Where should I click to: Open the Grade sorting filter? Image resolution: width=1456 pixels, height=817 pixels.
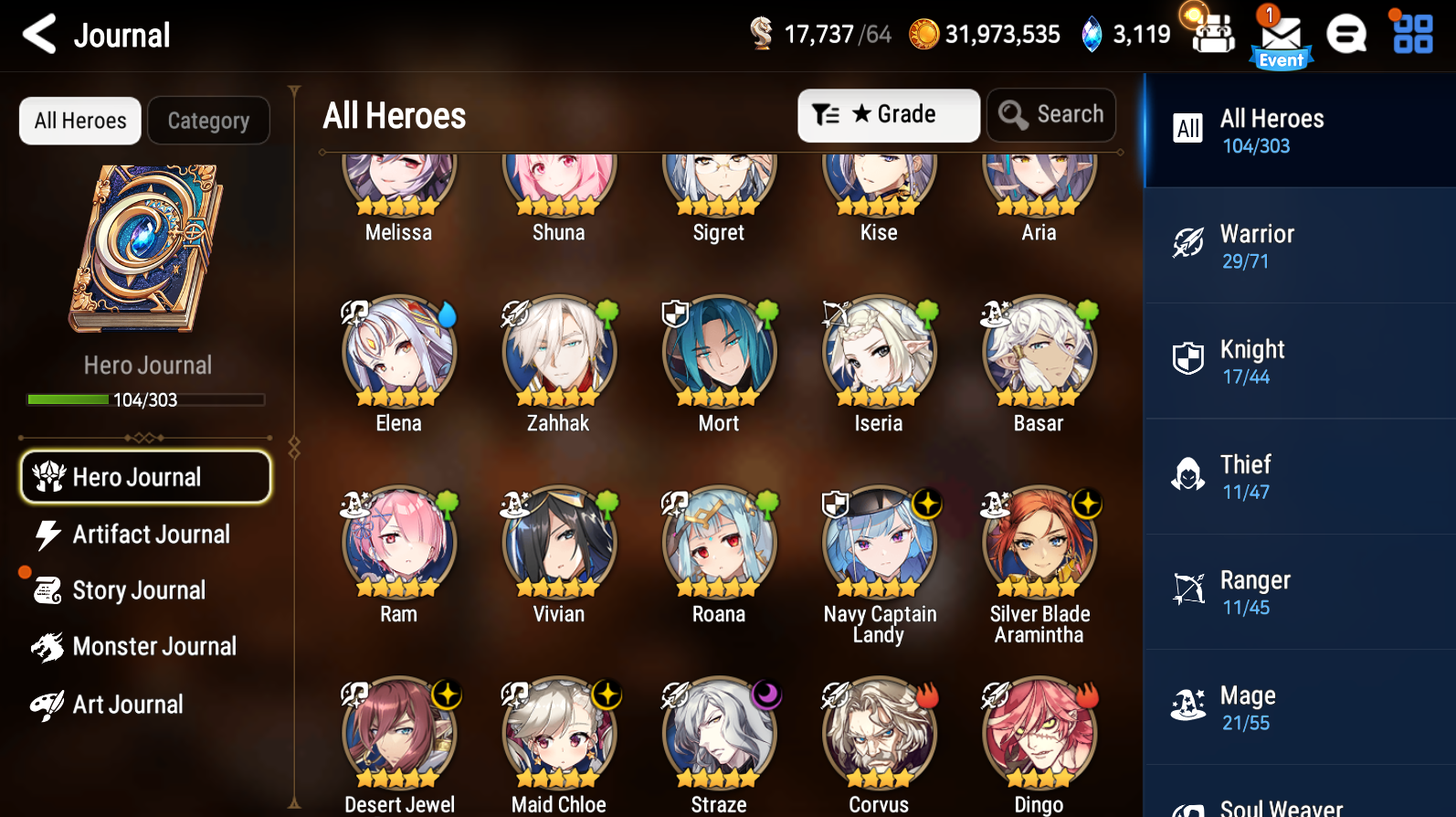[887, 114]
